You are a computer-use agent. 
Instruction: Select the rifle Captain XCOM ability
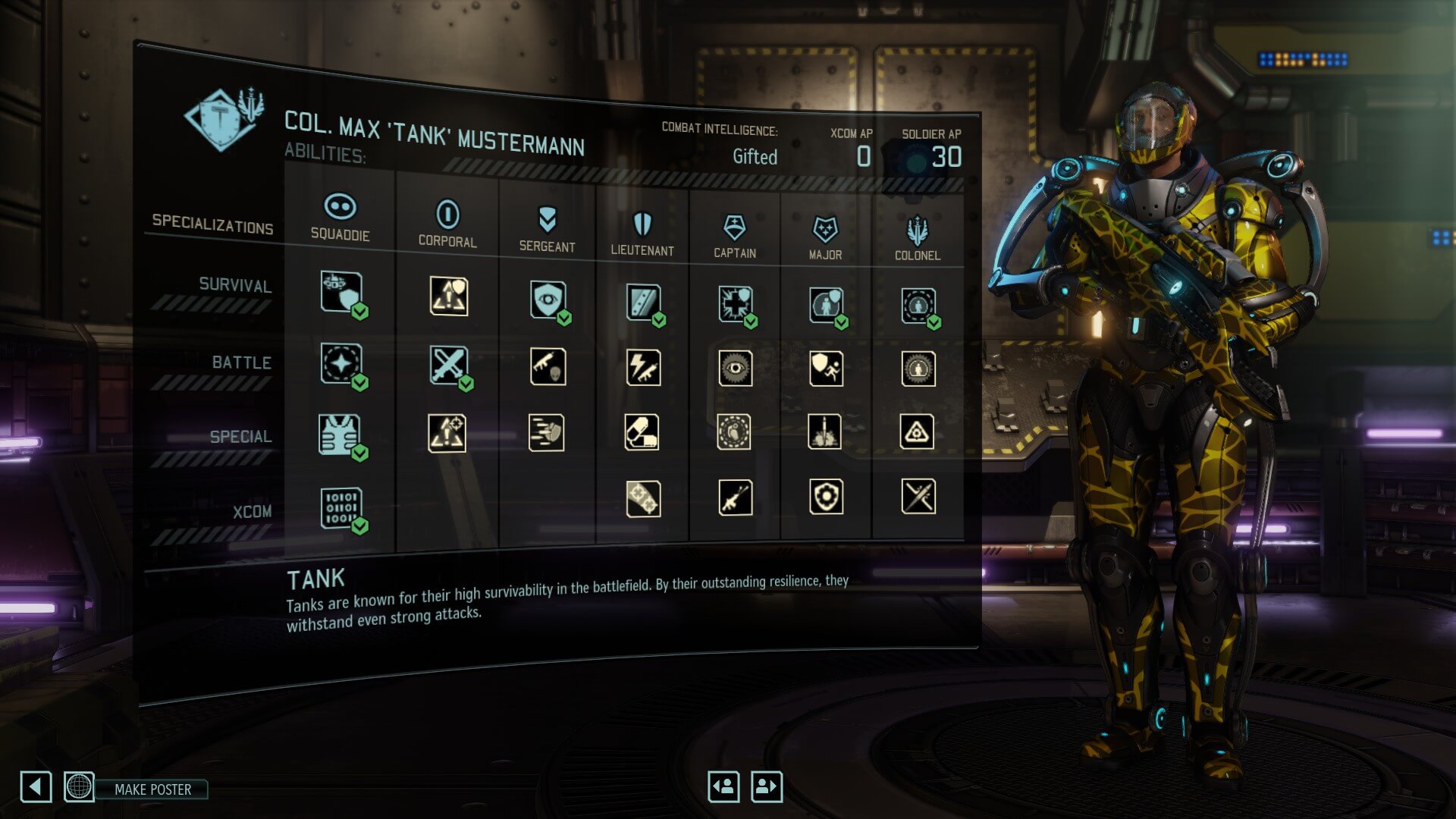coord(735,497)
